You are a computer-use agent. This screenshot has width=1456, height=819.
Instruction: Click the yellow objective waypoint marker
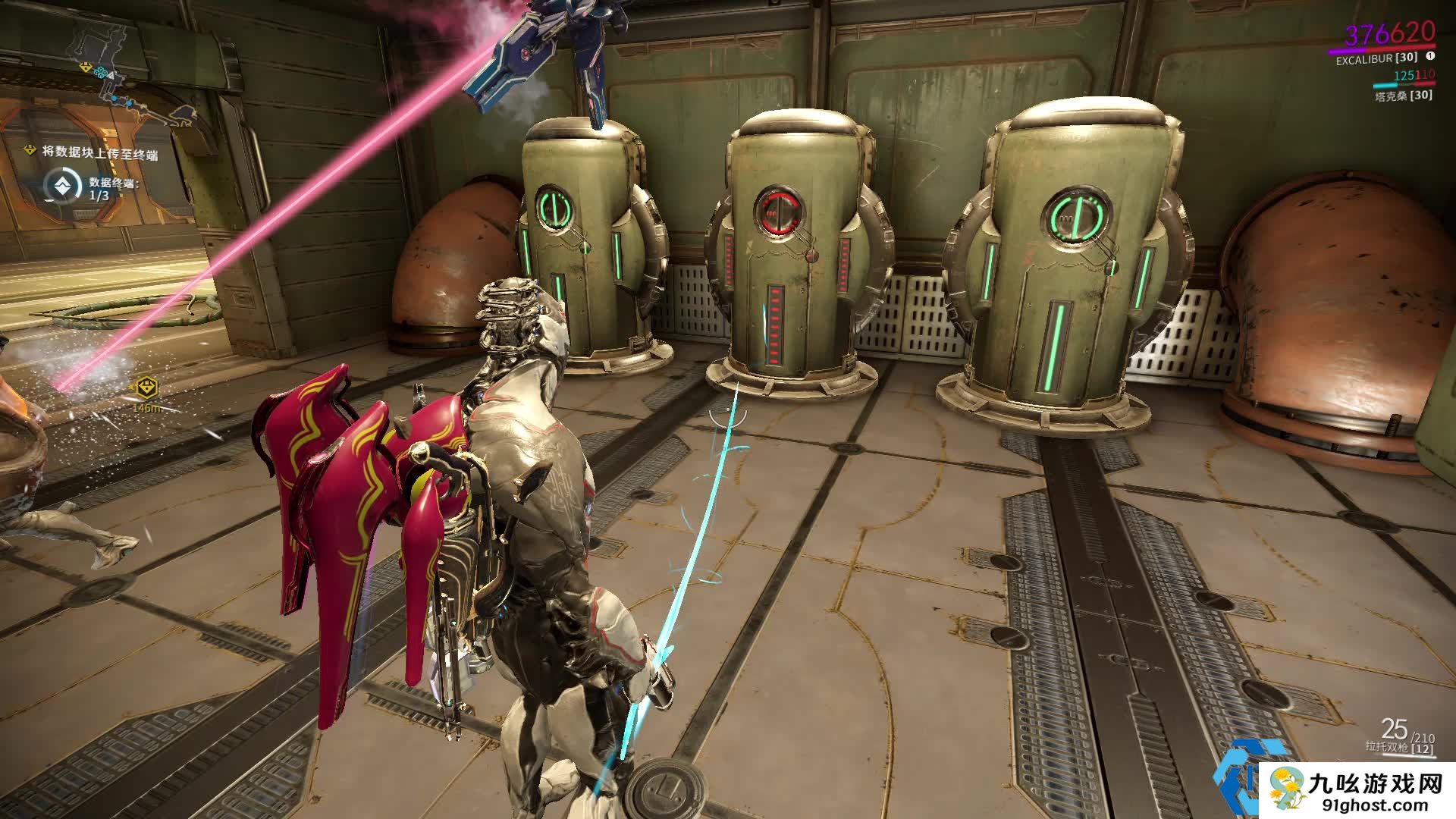pos(146,388)
